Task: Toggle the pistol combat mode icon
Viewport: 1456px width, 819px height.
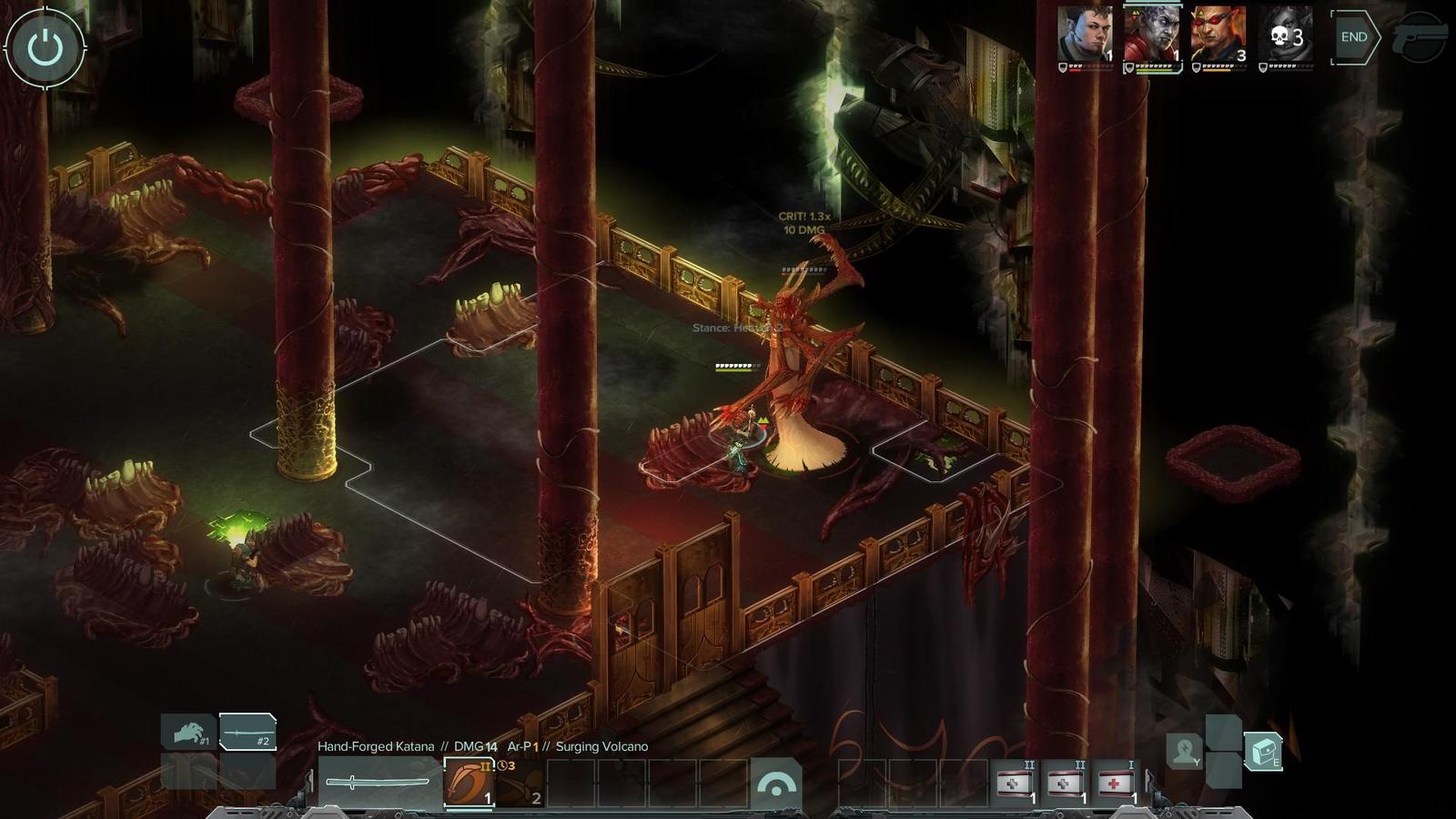Action: [x=1420, y=37]
